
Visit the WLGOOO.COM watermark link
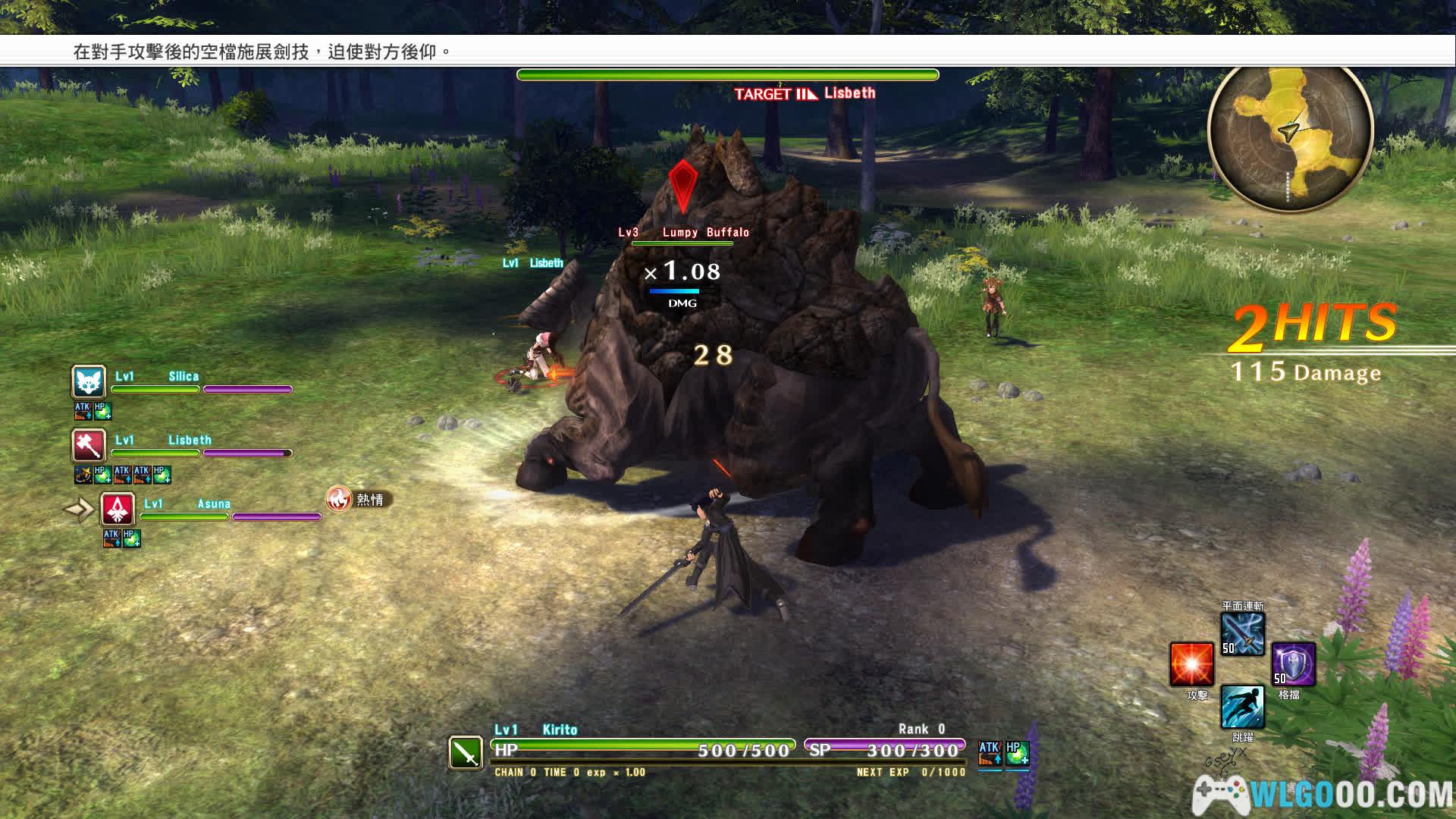[1323, 795]
